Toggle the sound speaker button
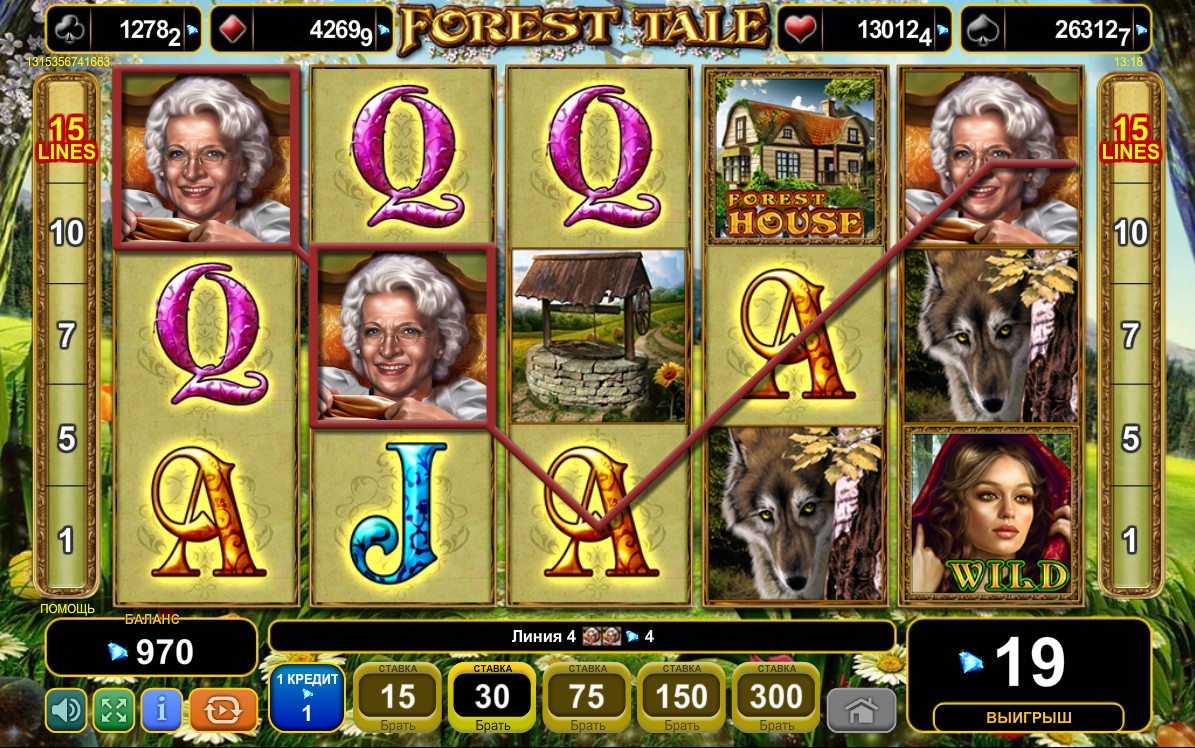This screenshot has width=1195, height=748. pos(66,710)
